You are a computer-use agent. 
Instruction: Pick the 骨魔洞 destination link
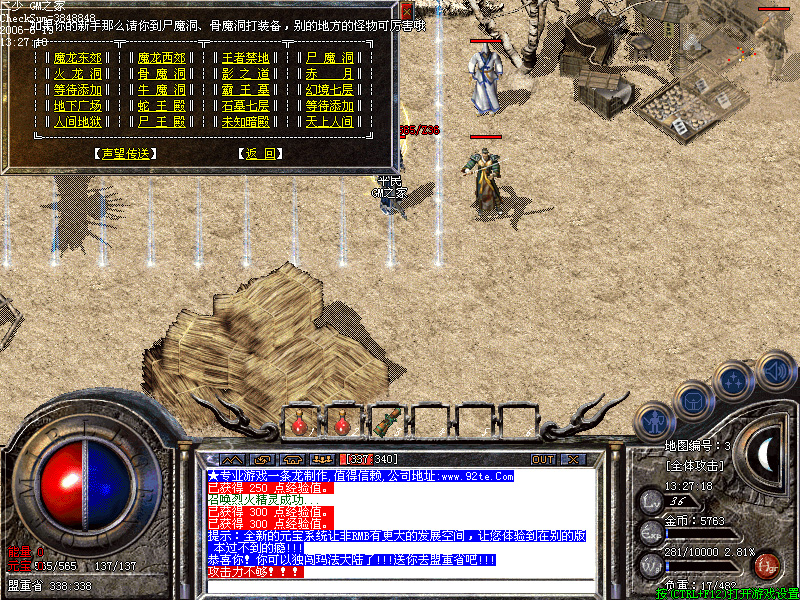pos(161,74)
